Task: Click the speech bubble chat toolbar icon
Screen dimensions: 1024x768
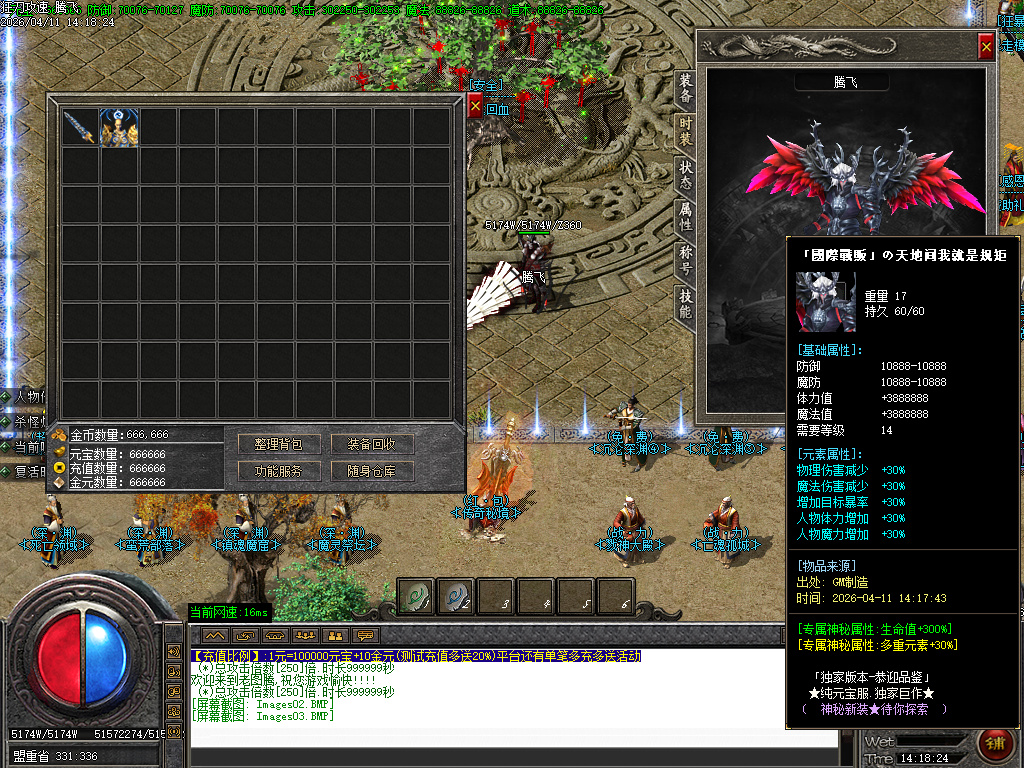Action: pos(365,635)
